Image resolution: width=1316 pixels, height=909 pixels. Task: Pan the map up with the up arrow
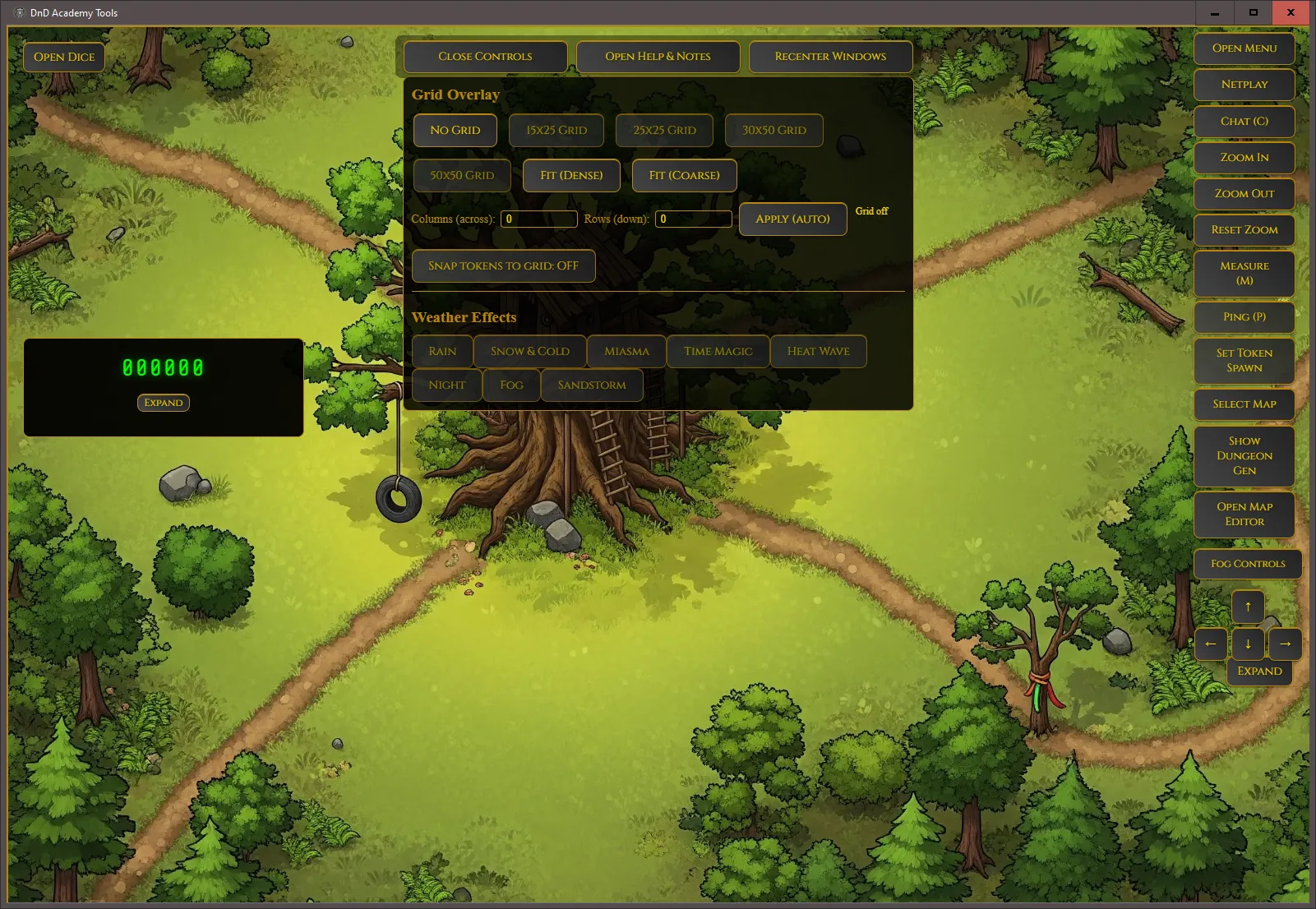(x=1248, y=606)
